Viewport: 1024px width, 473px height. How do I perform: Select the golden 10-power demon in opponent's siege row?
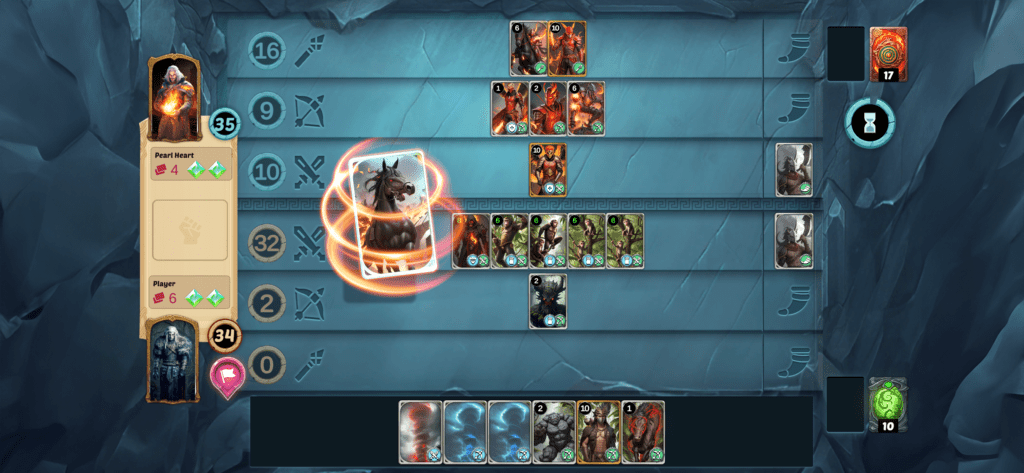click(x=567, y=49)
